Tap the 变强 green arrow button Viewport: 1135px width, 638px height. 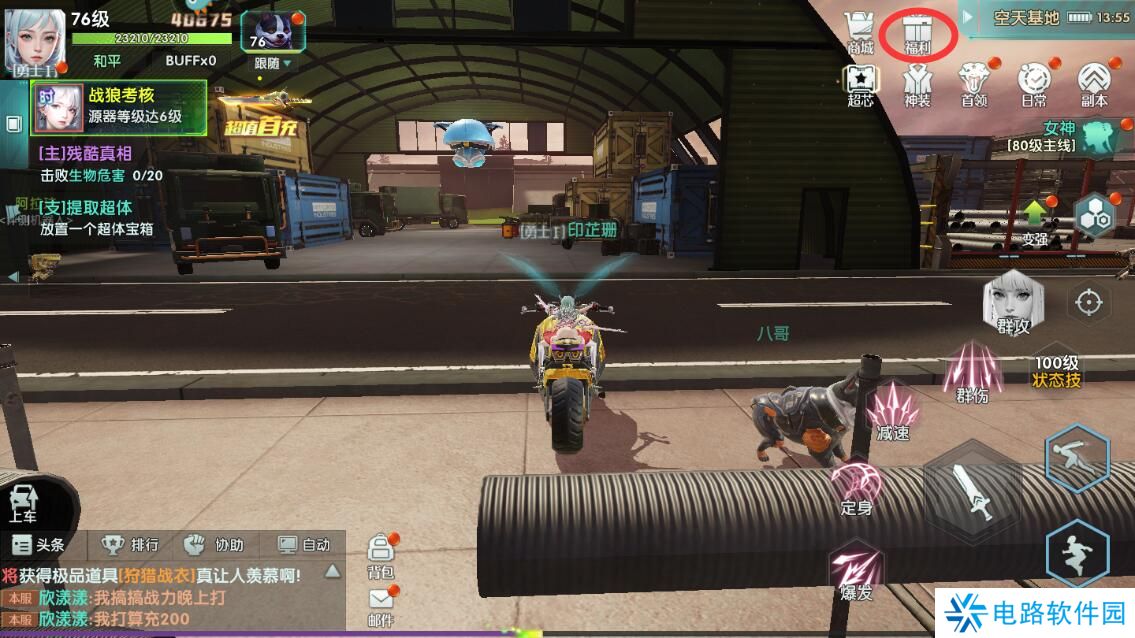1034,220
